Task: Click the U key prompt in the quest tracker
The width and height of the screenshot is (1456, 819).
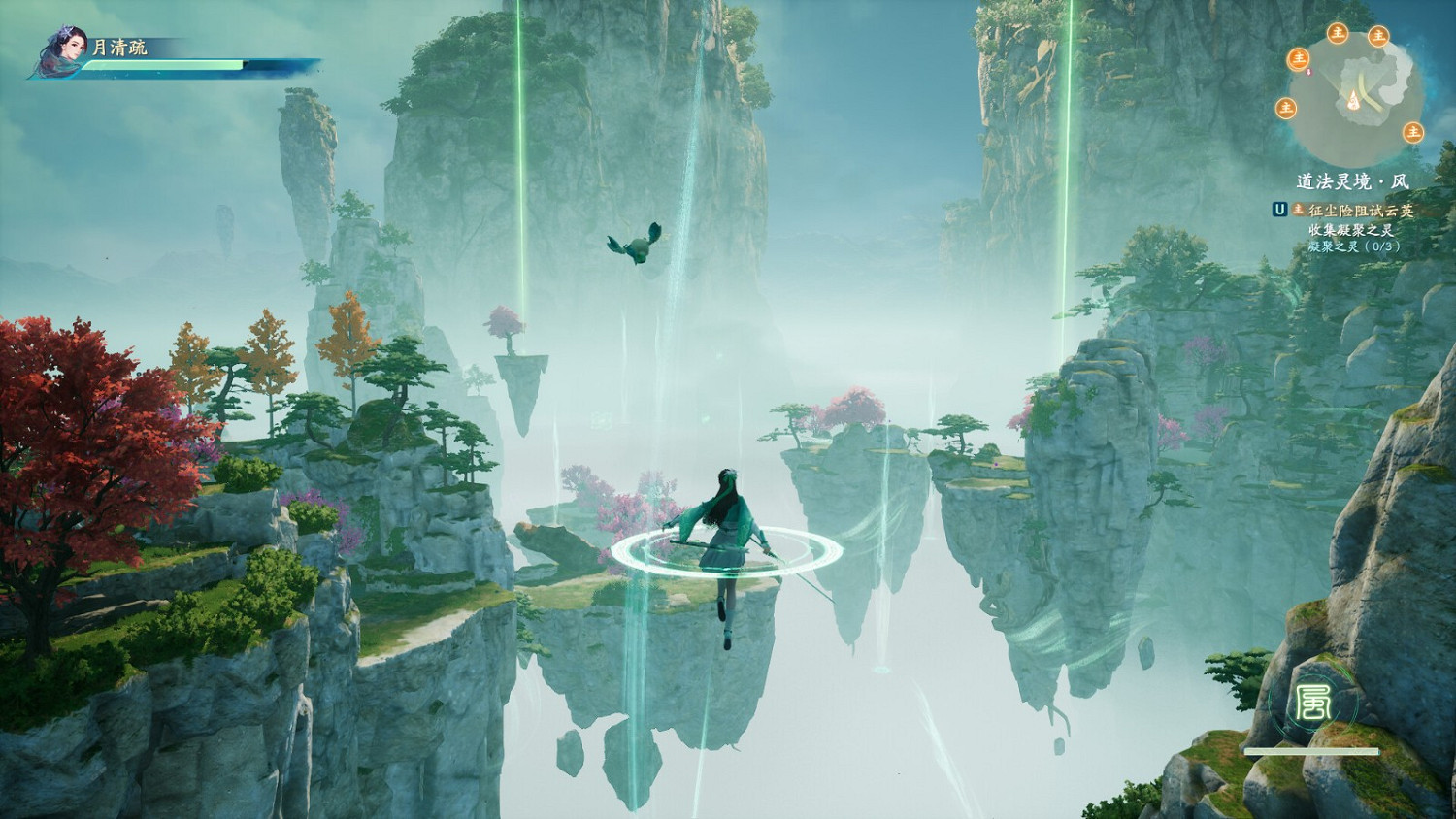Action: (1280, 207)
